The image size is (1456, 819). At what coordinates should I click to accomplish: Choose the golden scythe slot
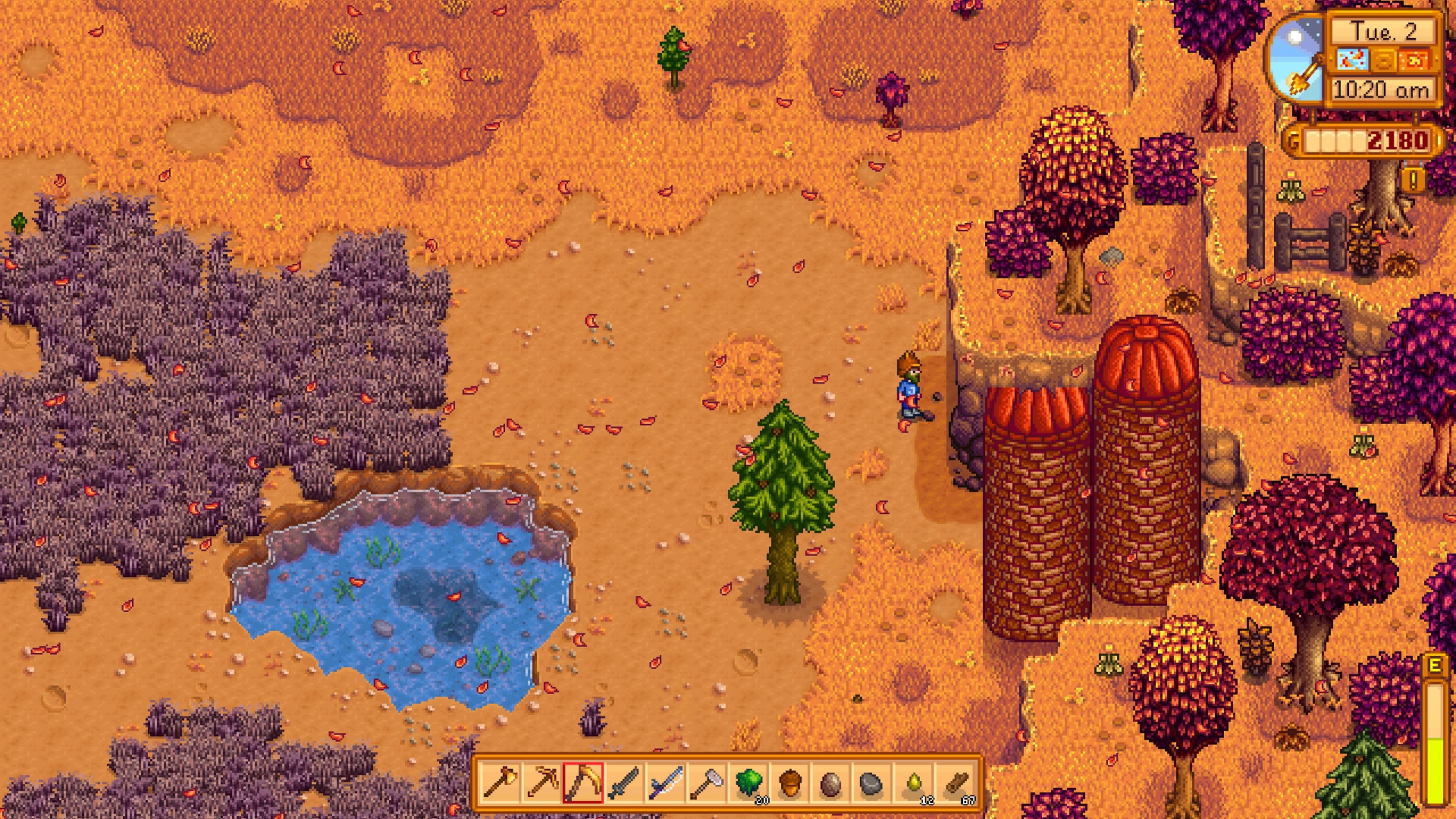[583, 783]
